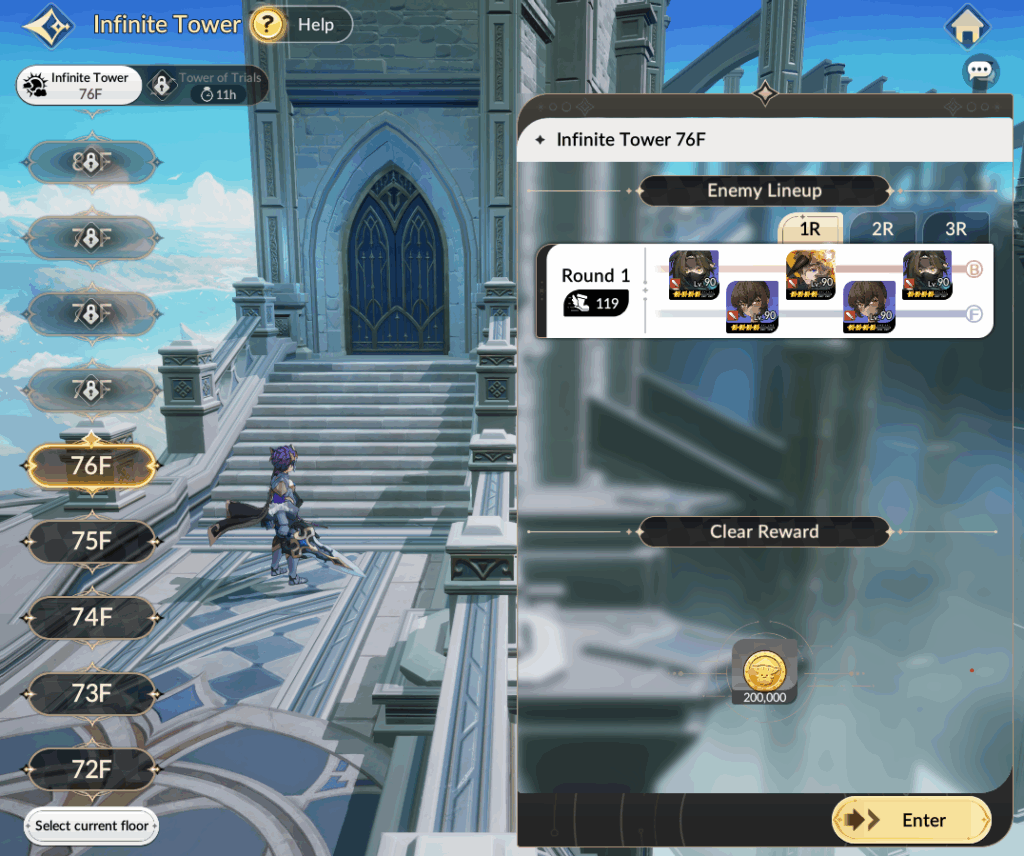
Task: Click Select current floor button
Action: 92,826
